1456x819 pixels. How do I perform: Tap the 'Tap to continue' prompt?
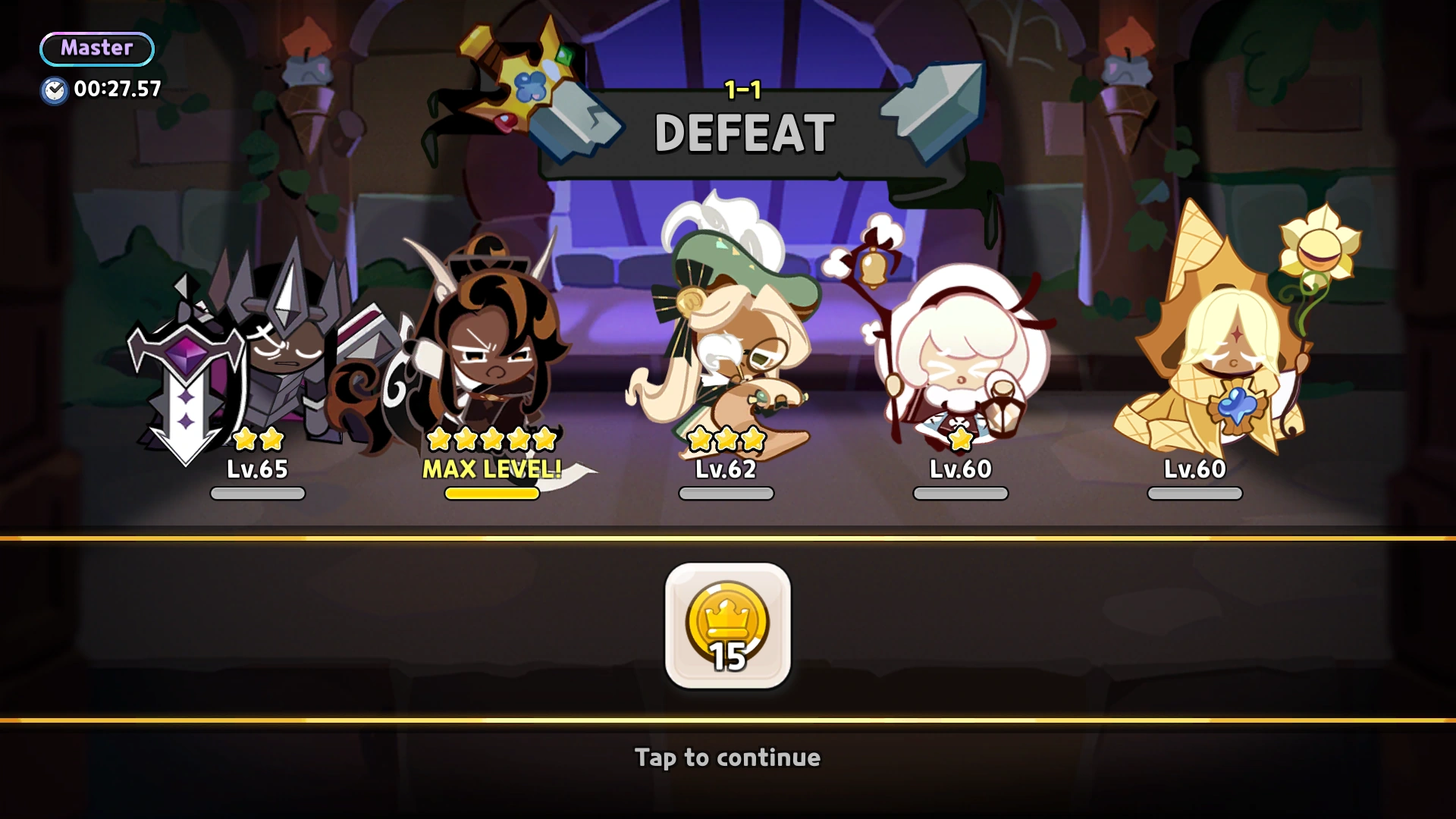(726, 757)
